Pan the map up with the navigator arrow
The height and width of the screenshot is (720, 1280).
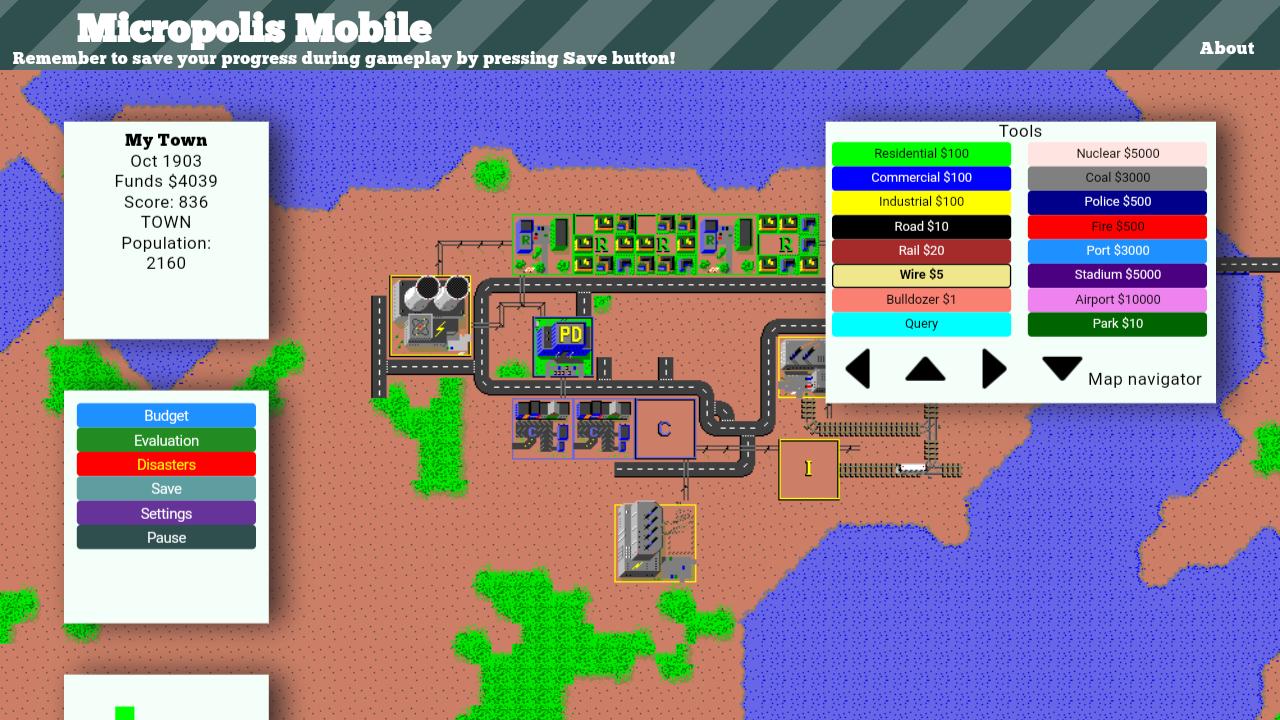pos(925,369)
